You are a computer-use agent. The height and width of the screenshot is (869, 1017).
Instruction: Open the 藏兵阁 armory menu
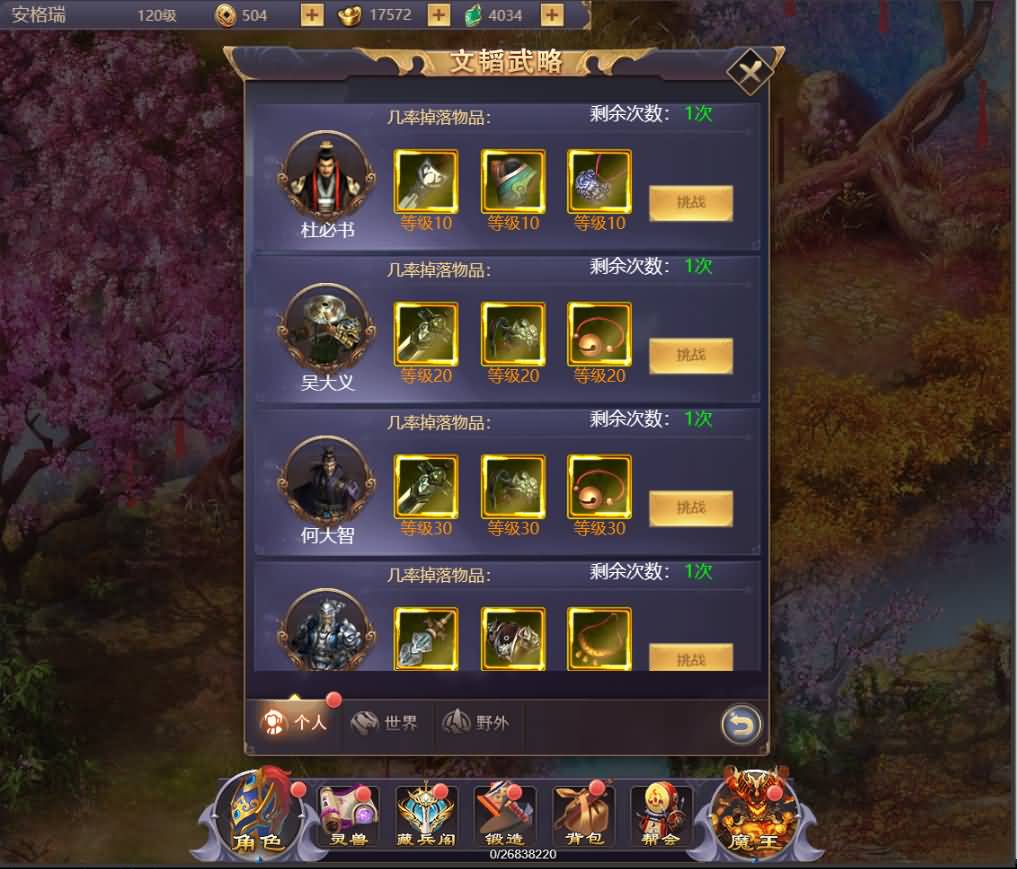[427, 817]
